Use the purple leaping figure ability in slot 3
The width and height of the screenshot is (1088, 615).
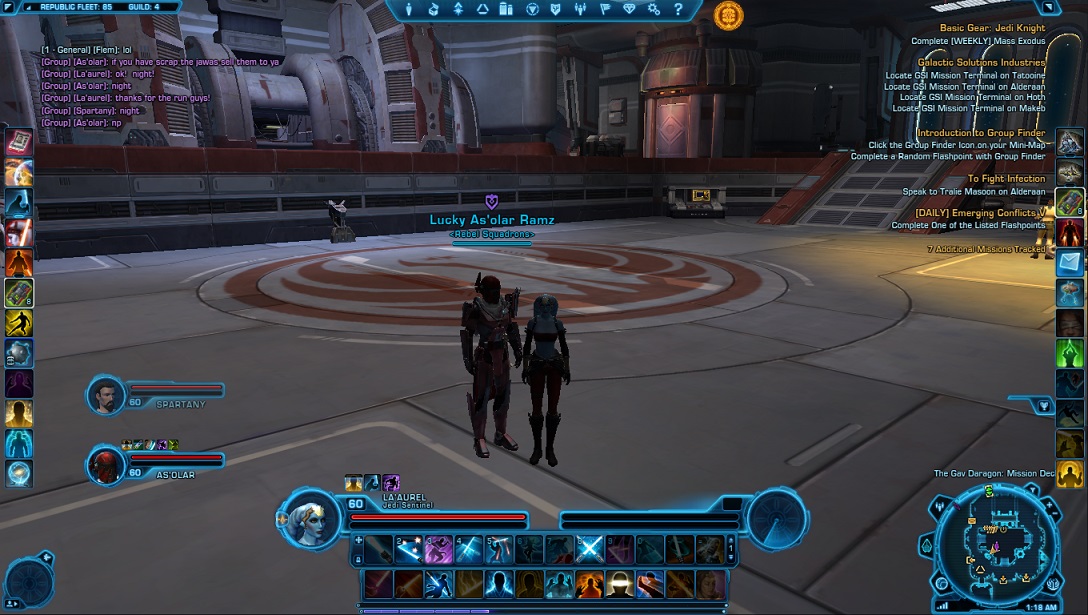coord(439,549)
